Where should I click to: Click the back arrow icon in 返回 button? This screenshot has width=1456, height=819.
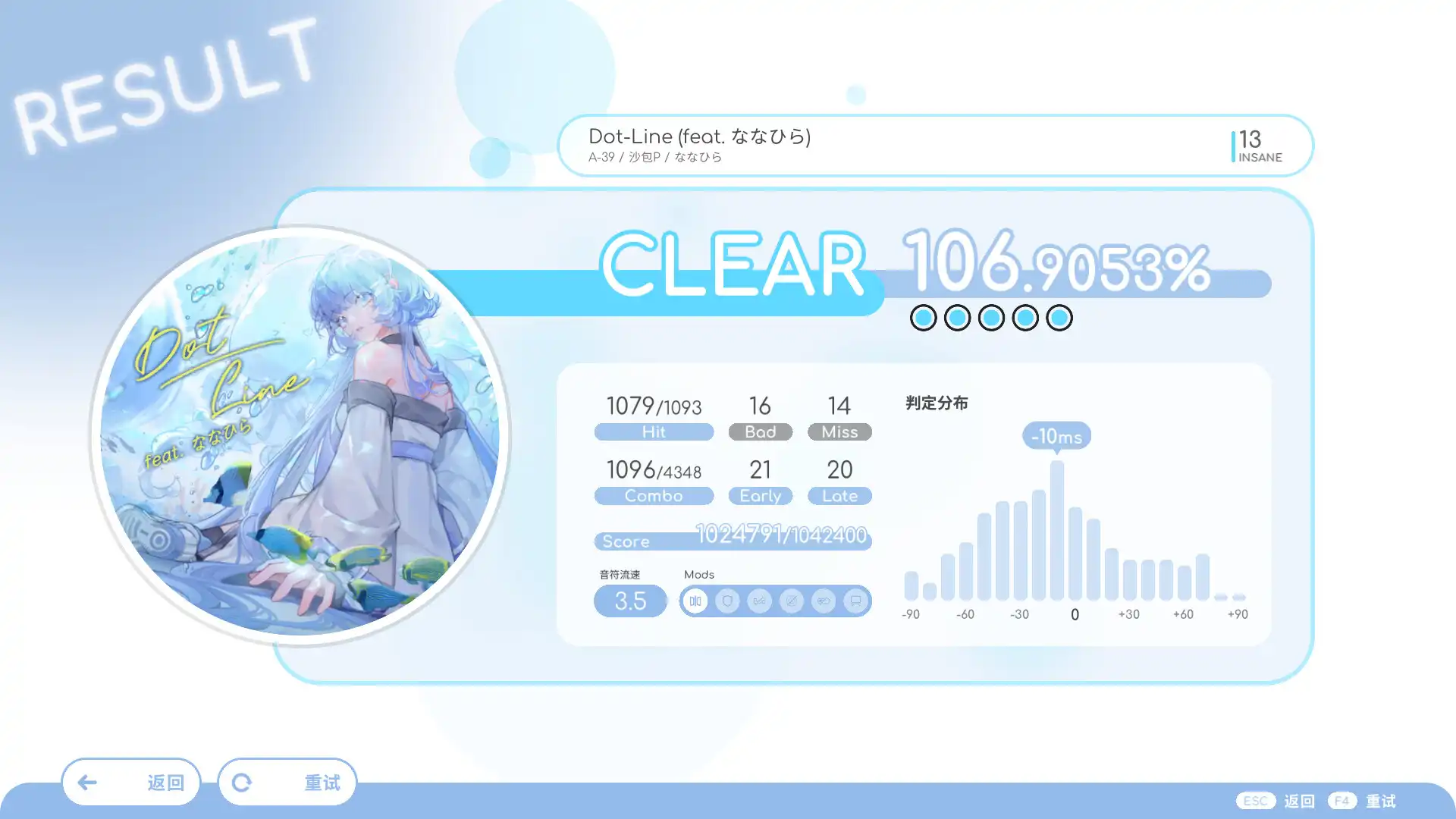pyautogui.click(x=89, y=782)
